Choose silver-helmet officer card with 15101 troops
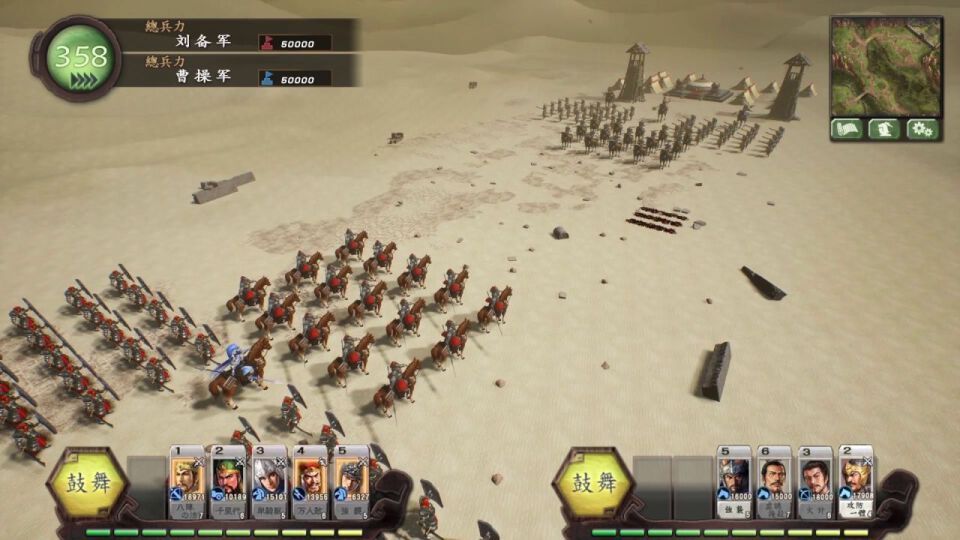The width and height of the screenshot is (960, 540). click(269, 484)
